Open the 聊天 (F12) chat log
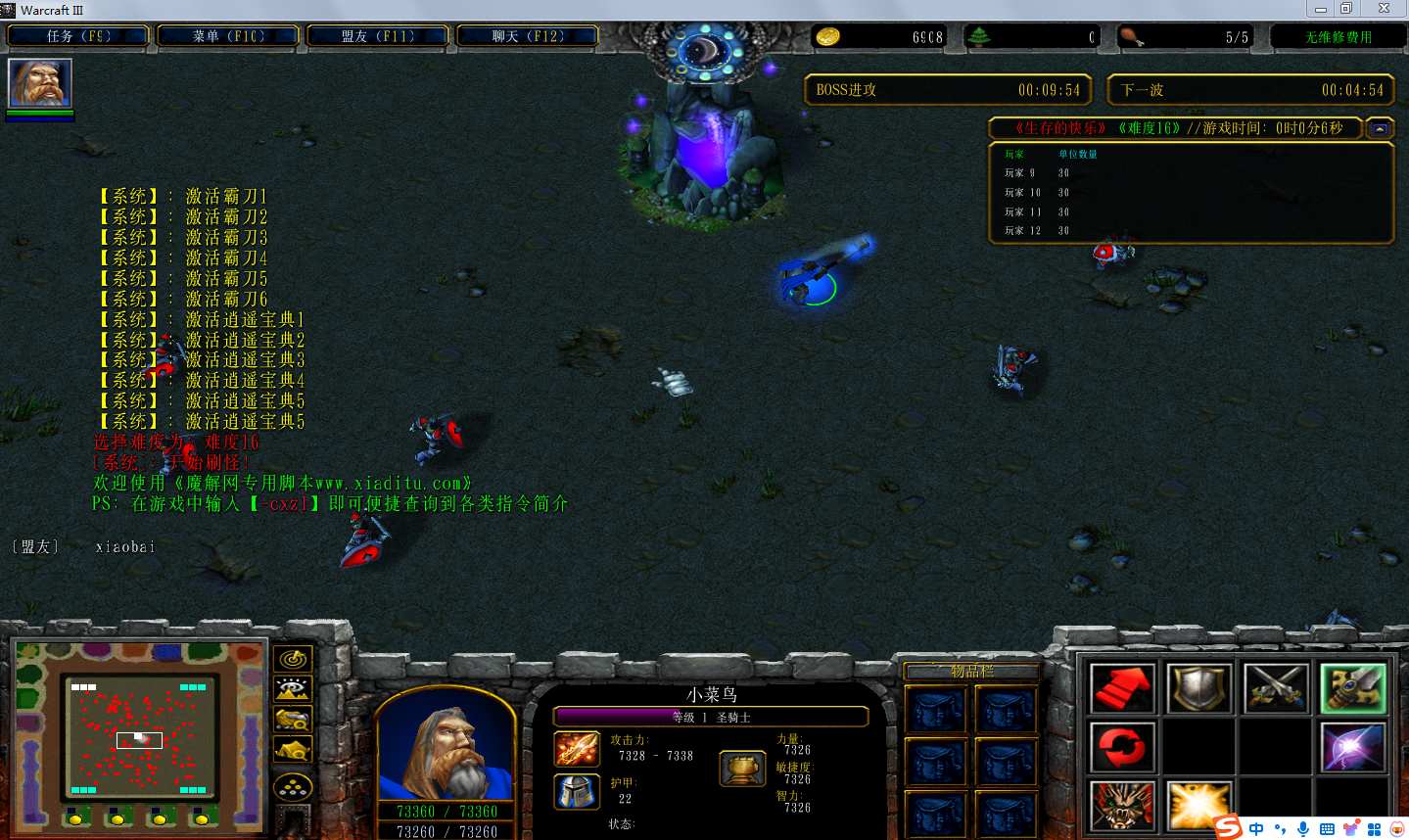 pyautogui.click(x=528, y=36)
